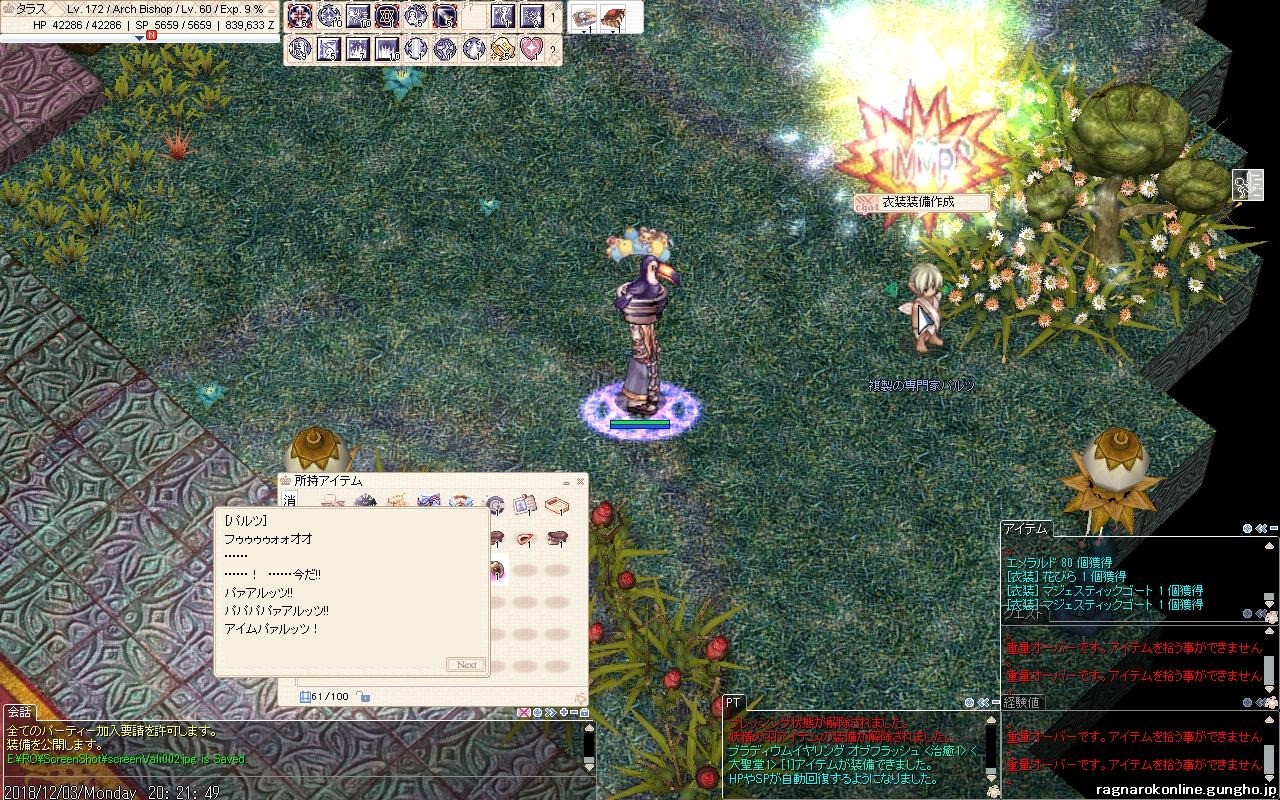The image size is (1280, 800).
Task: Open the side panel icon at right edge
Action: pyautogui.click(x=1247, y=184)
